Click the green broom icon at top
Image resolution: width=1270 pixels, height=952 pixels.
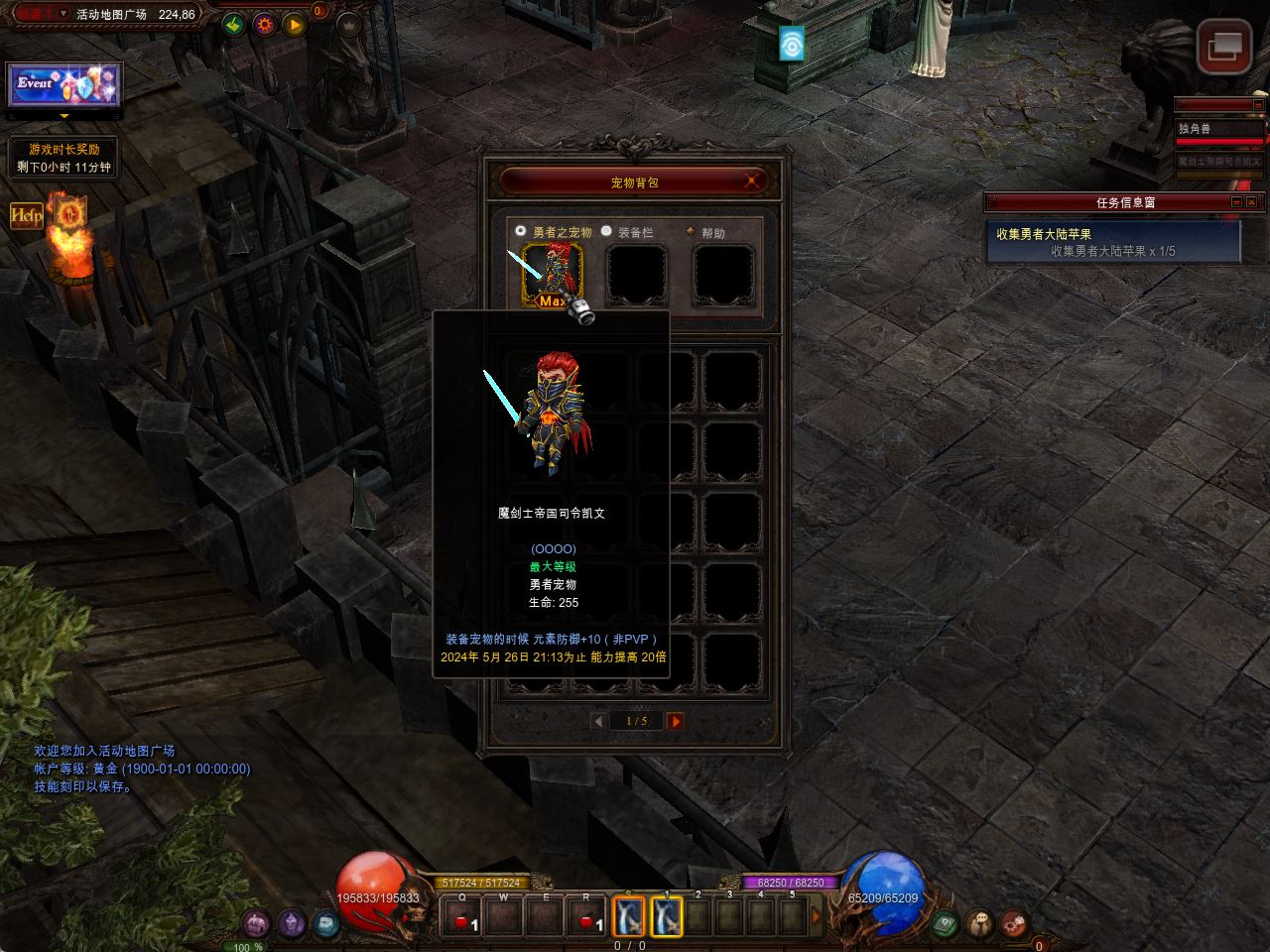coord(234,24)
